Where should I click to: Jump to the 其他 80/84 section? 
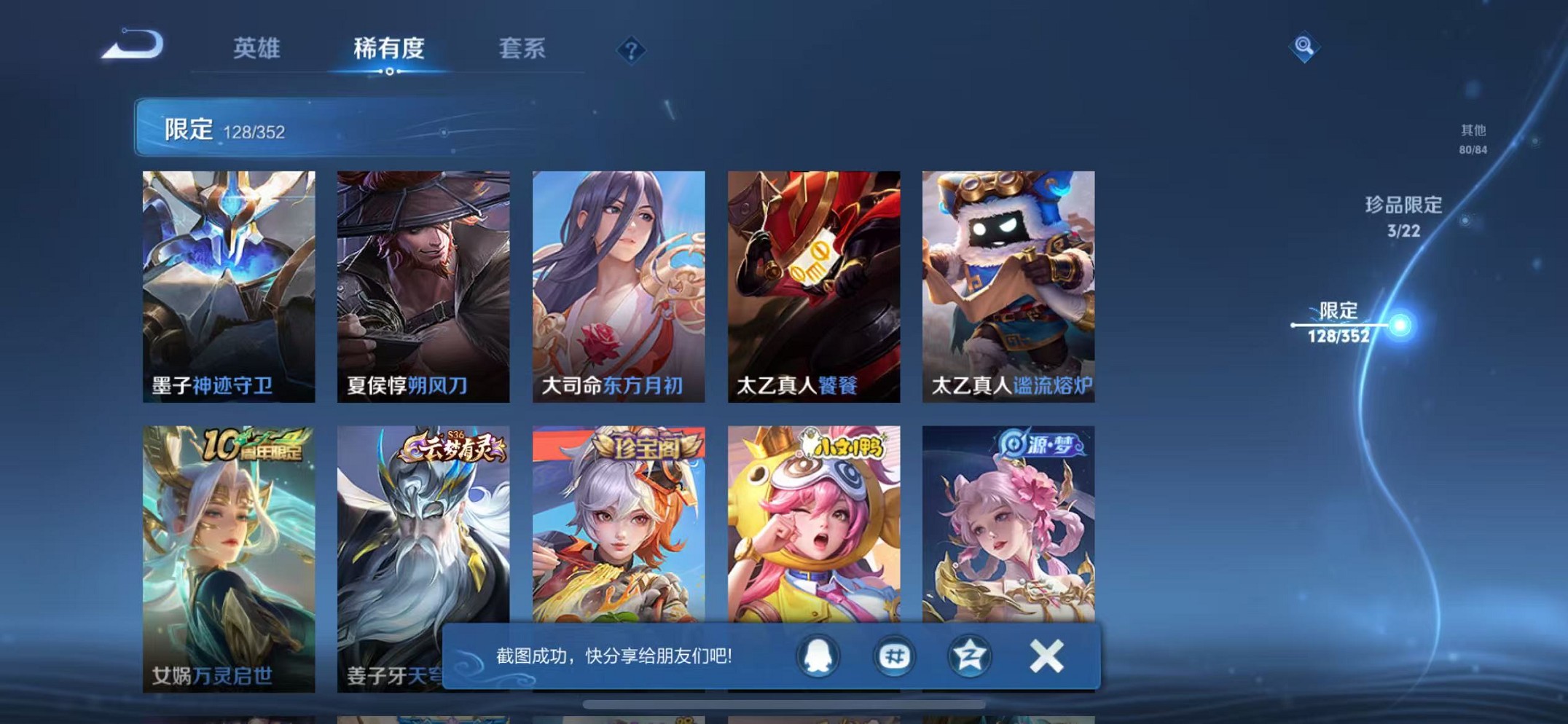1473,138
